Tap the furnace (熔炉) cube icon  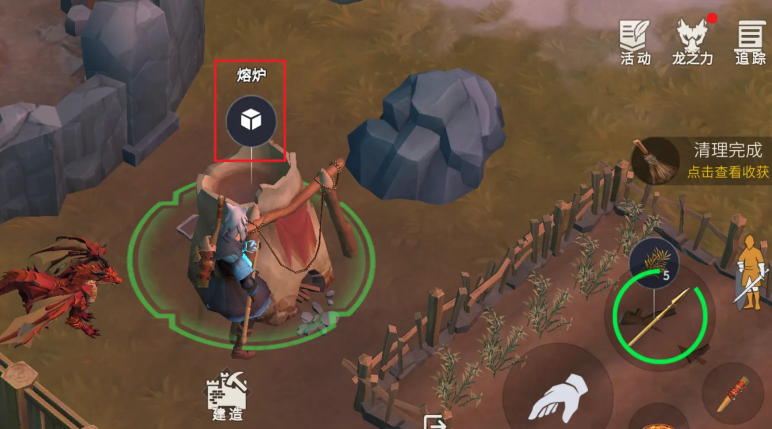(x=249, y=122)
